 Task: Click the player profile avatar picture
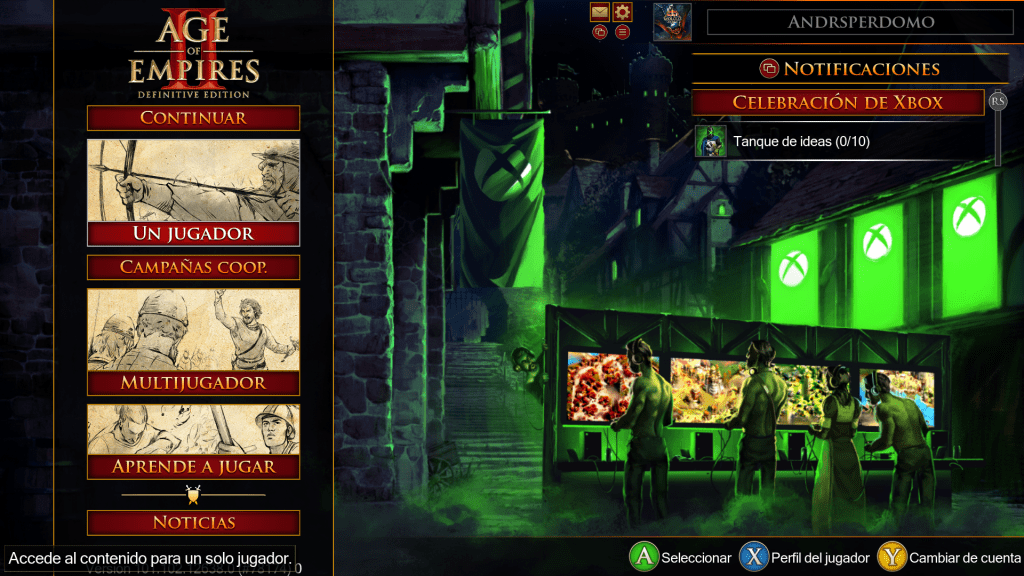click(672, 22)
